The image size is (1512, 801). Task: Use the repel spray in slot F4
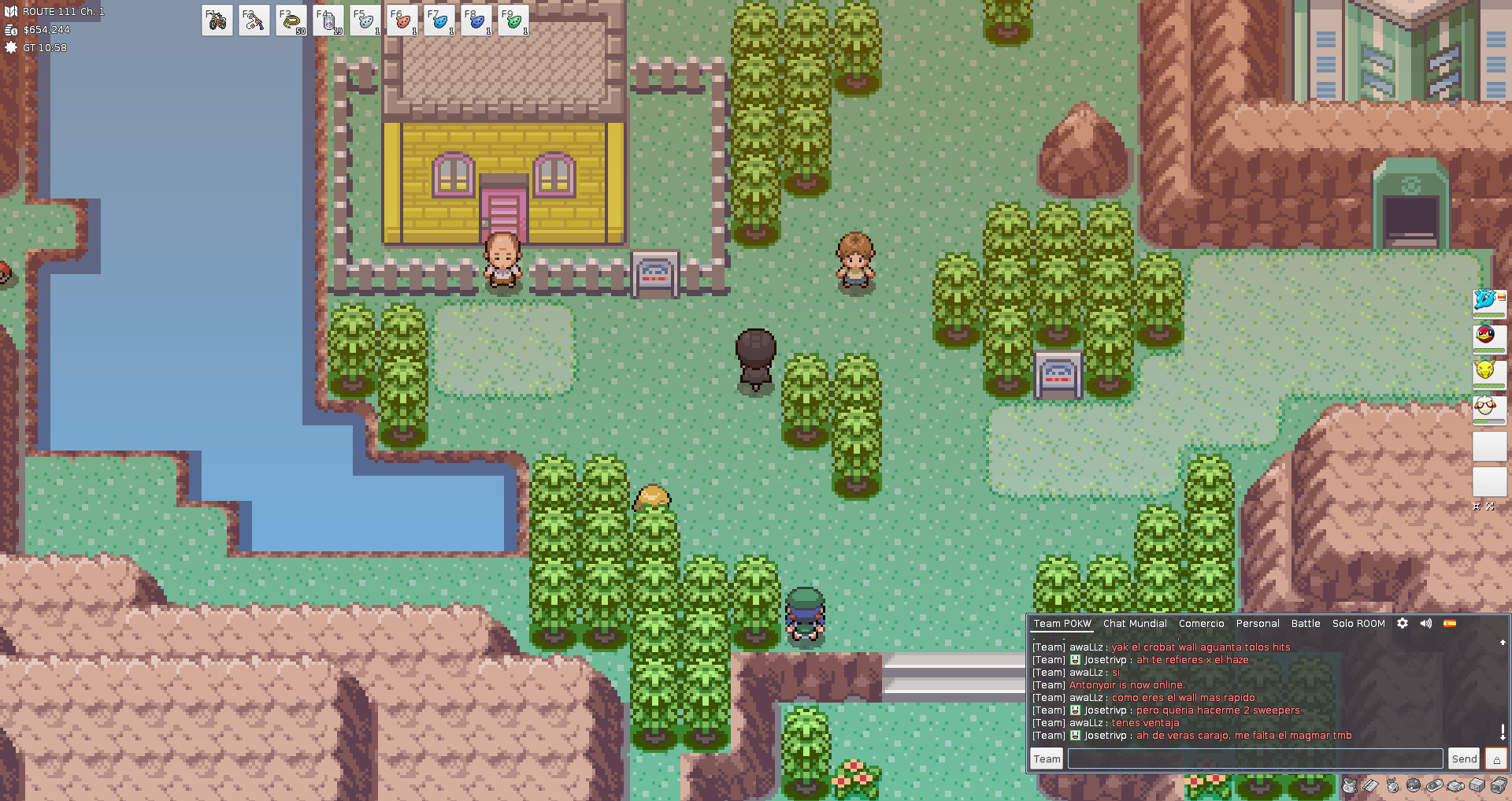click(x=328, y=21)
